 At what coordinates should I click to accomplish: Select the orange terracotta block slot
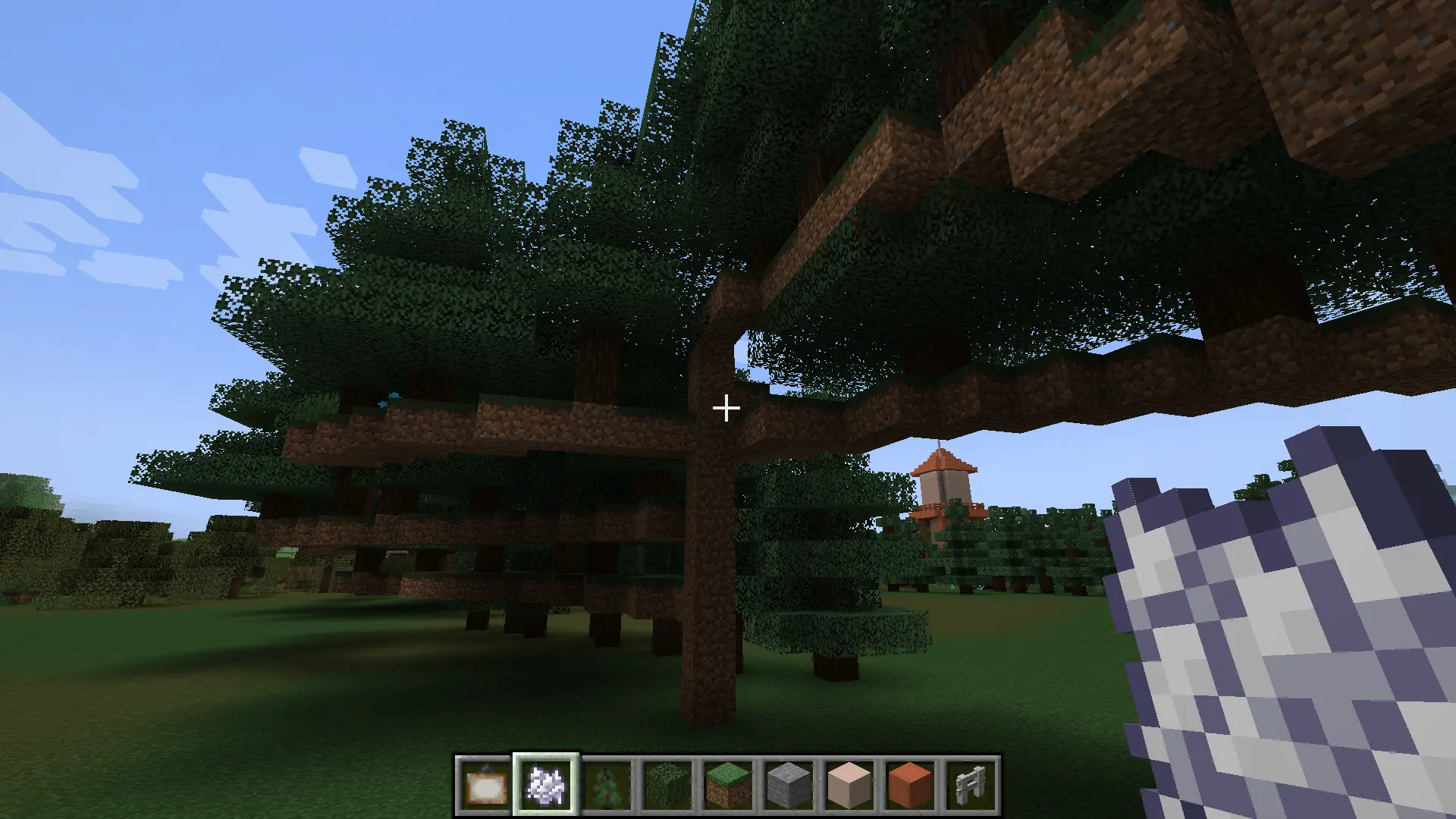(x=910, y=785)
